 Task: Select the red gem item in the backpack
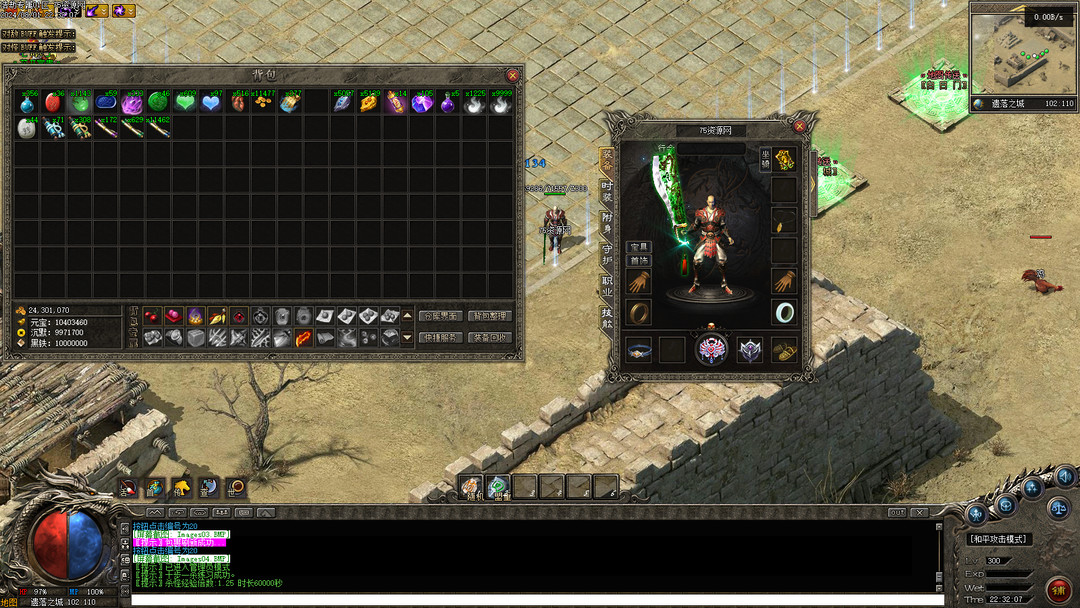click(53, 102)
